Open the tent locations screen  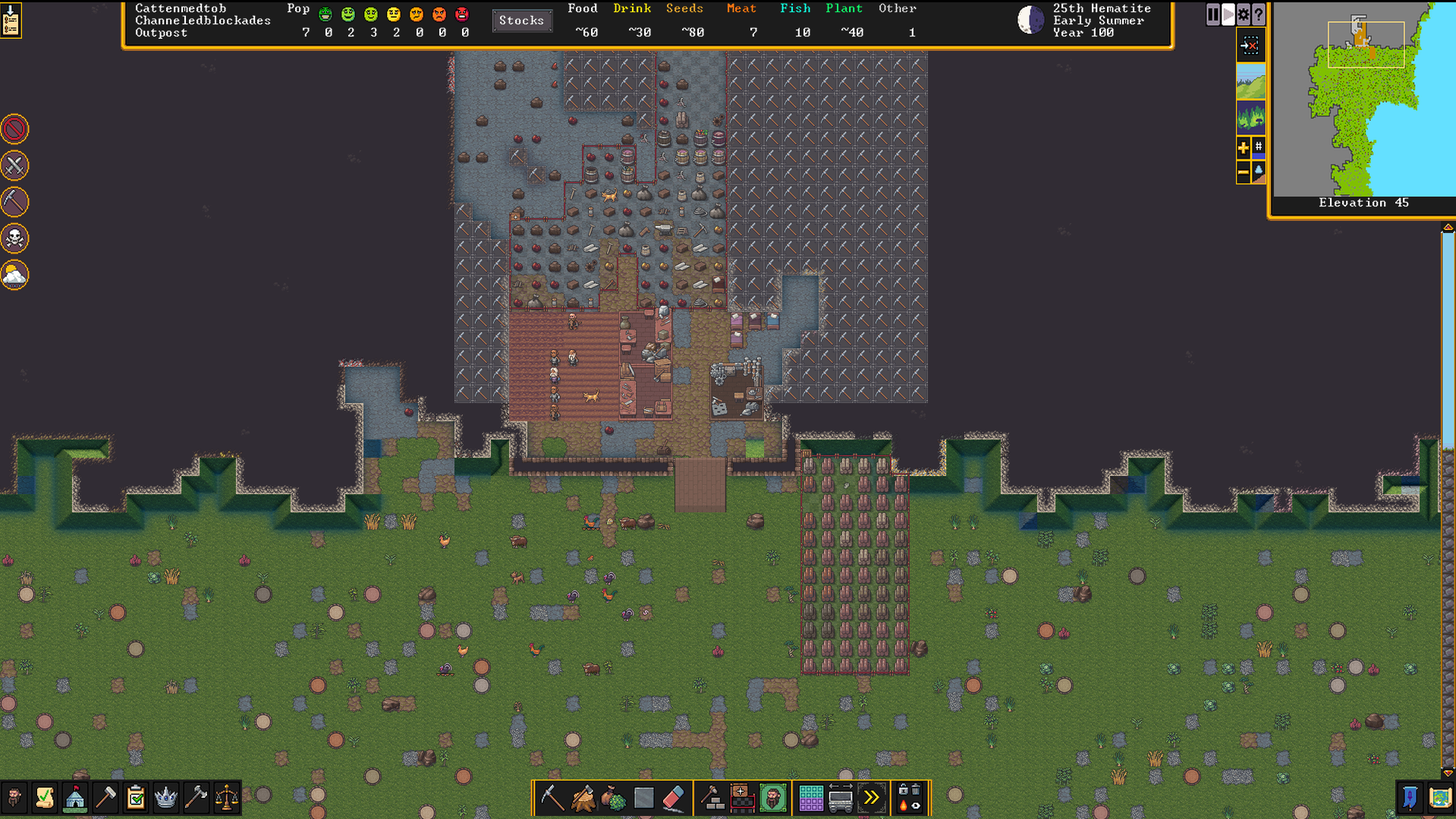point(75,798)
